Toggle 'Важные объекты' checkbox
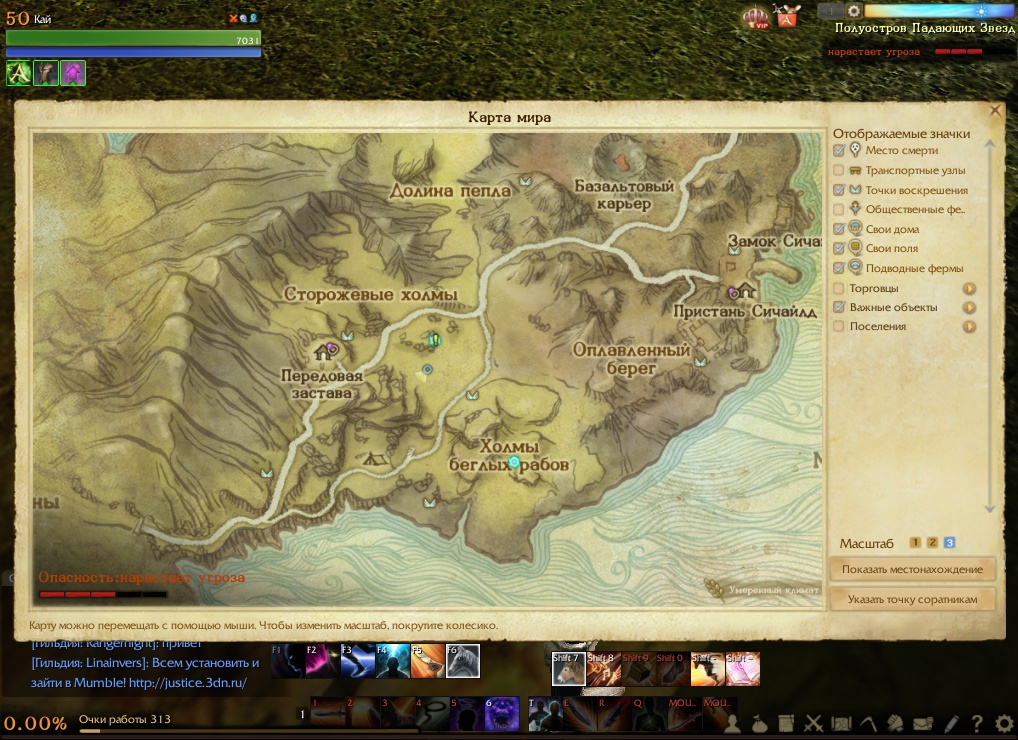The image size is (1018, 740). tap(839, 307)
